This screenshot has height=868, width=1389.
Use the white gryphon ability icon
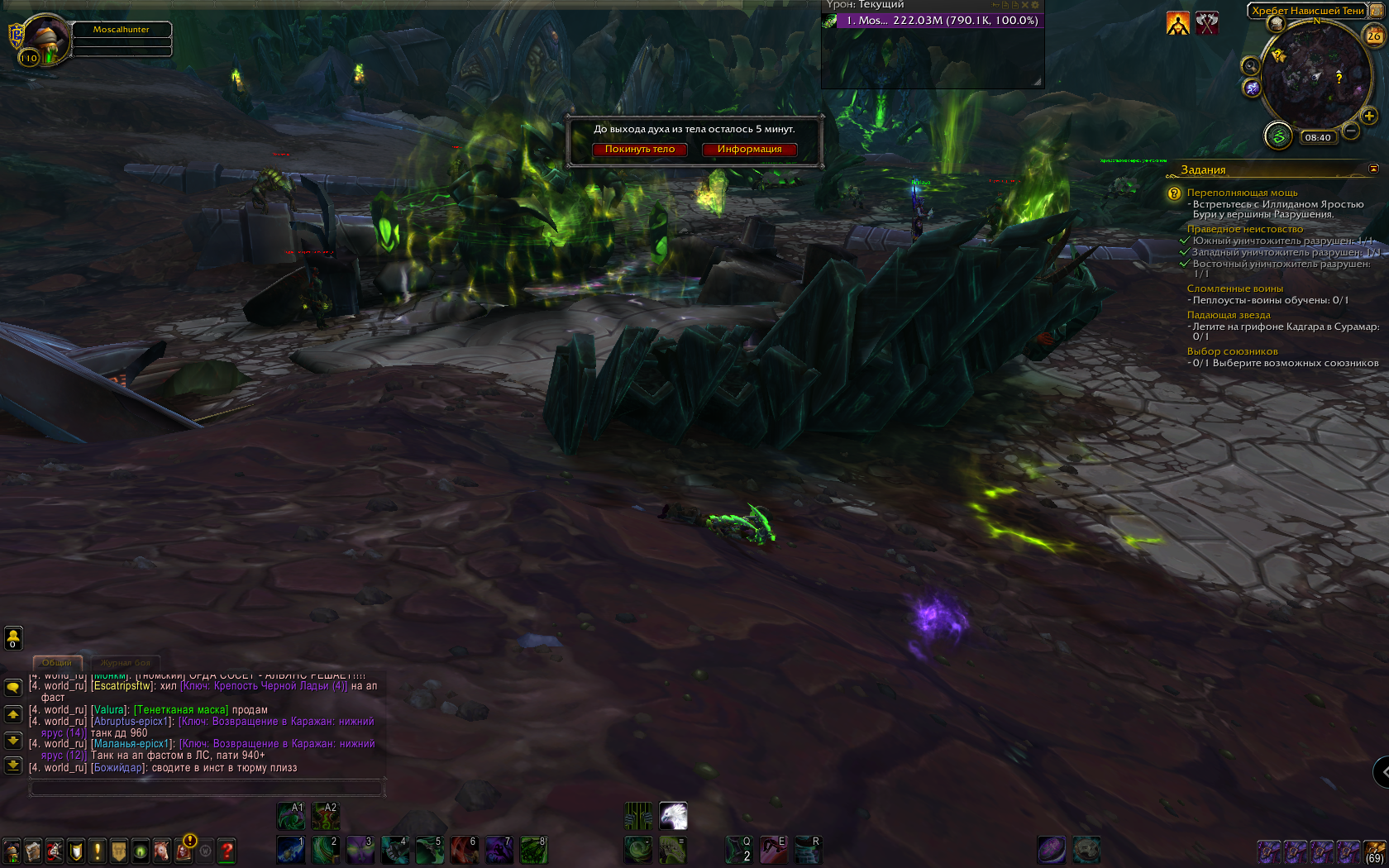[673, 816]
